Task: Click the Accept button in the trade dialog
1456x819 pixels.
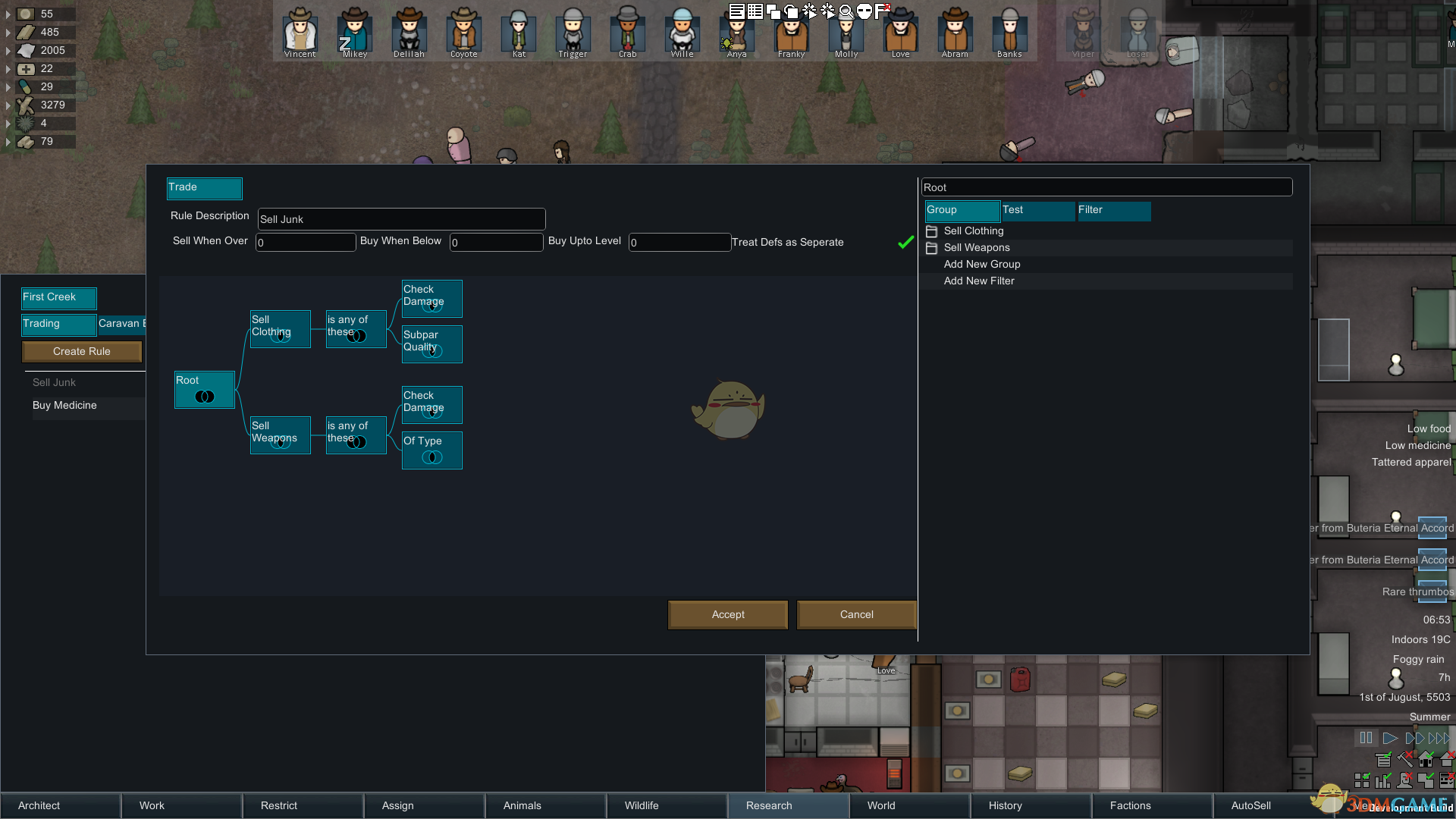Action: [727, 614]
